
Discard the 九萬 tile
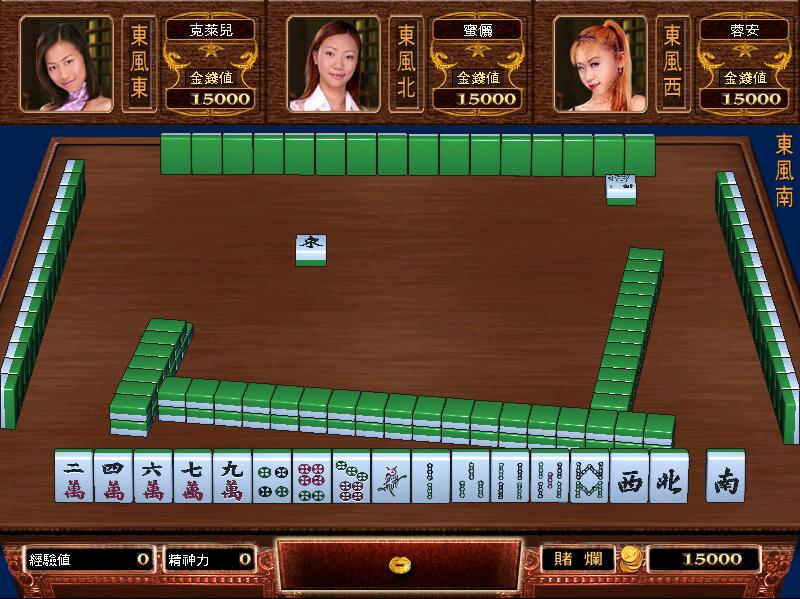[232, 476]
